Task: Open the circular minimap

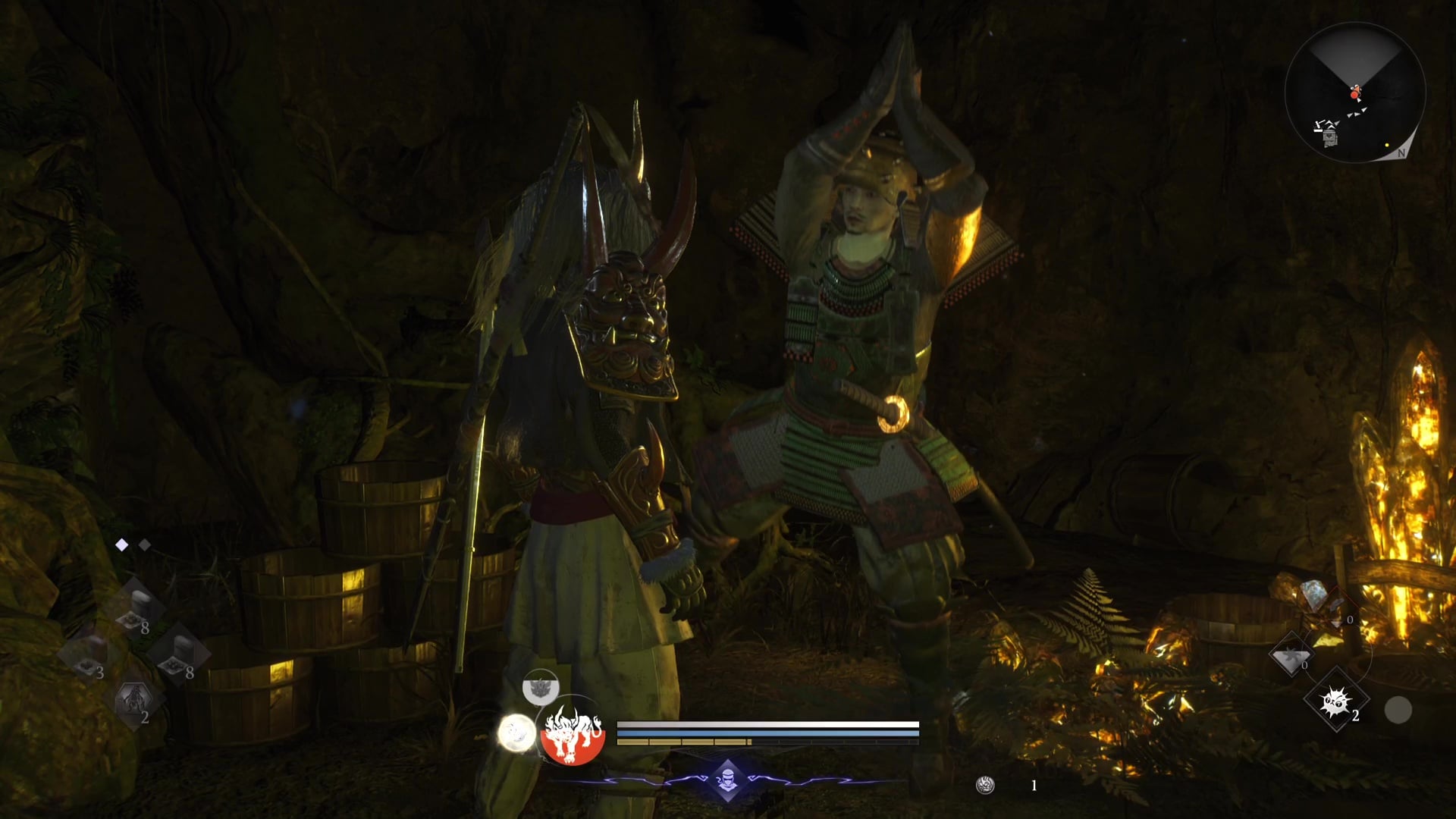Action: tap(1355, 93)
